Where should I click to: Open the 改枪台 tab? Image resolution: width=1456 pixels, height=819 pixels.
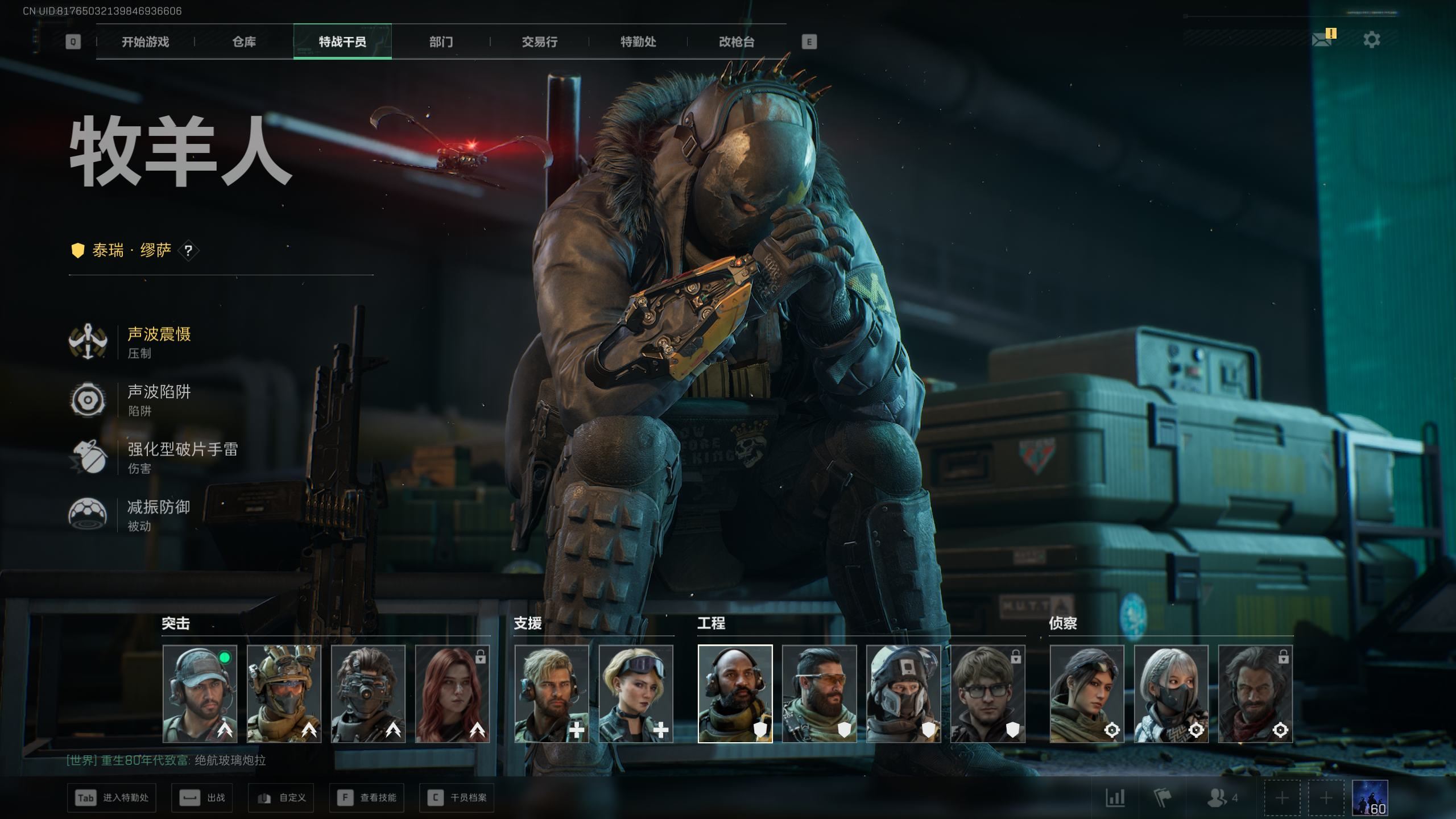coord(737,42)
